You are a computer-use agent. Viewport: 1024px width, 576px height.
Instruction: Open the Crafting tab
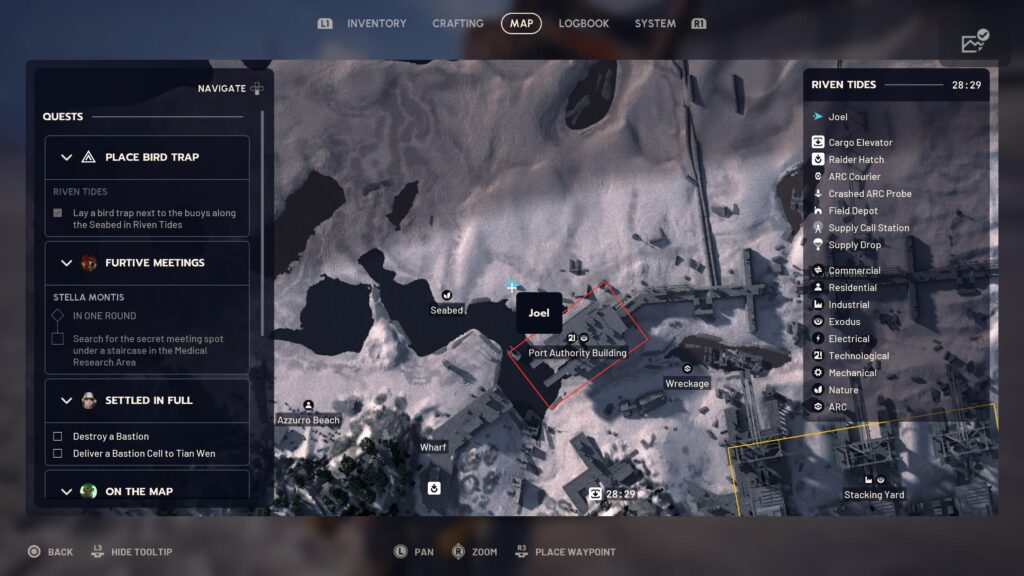(458, 23)
